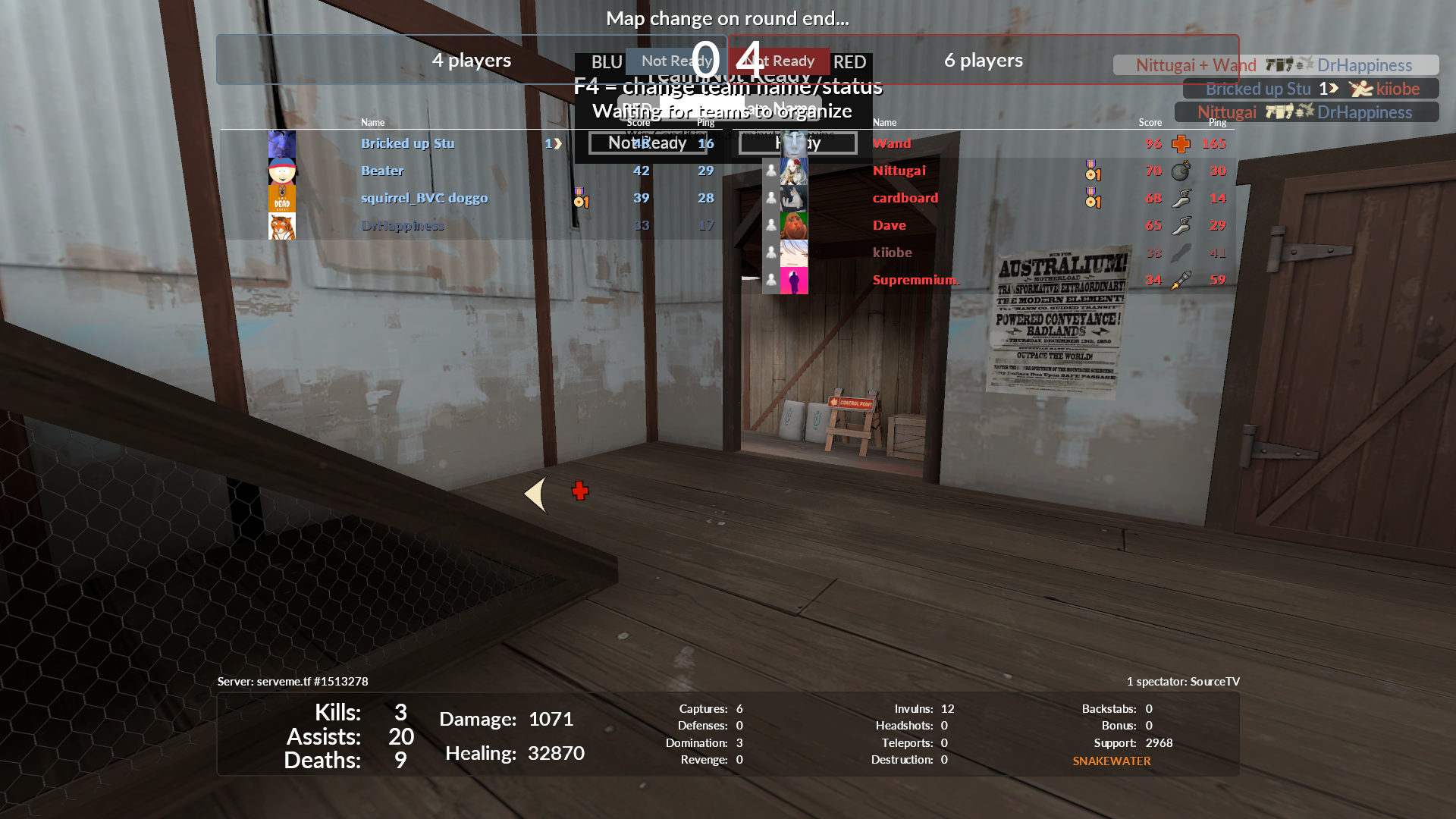Select DrHappiness in the BLU player list

402,225
